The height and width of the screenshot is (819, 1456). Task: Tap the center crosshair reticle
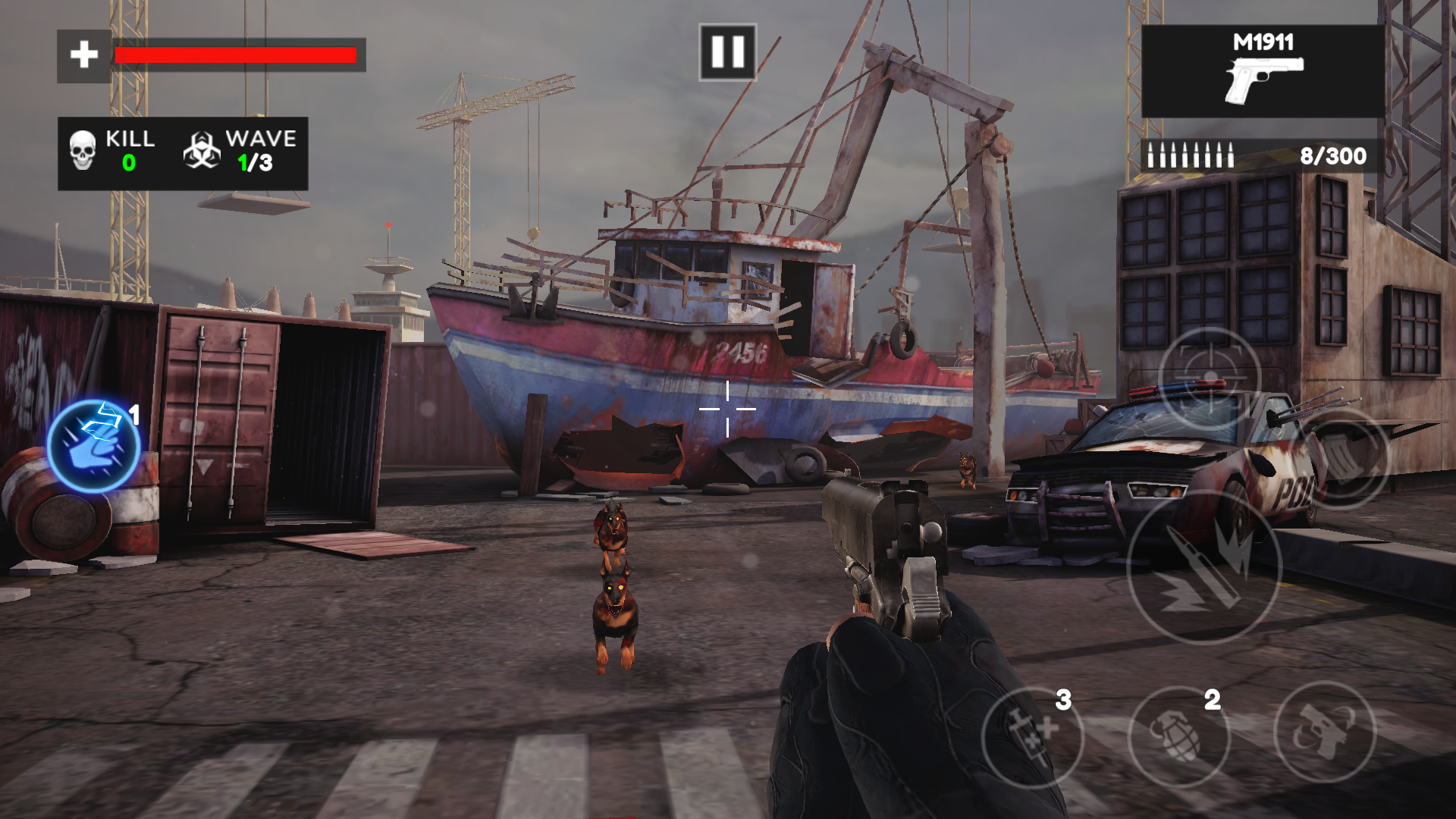click(729, 407)
